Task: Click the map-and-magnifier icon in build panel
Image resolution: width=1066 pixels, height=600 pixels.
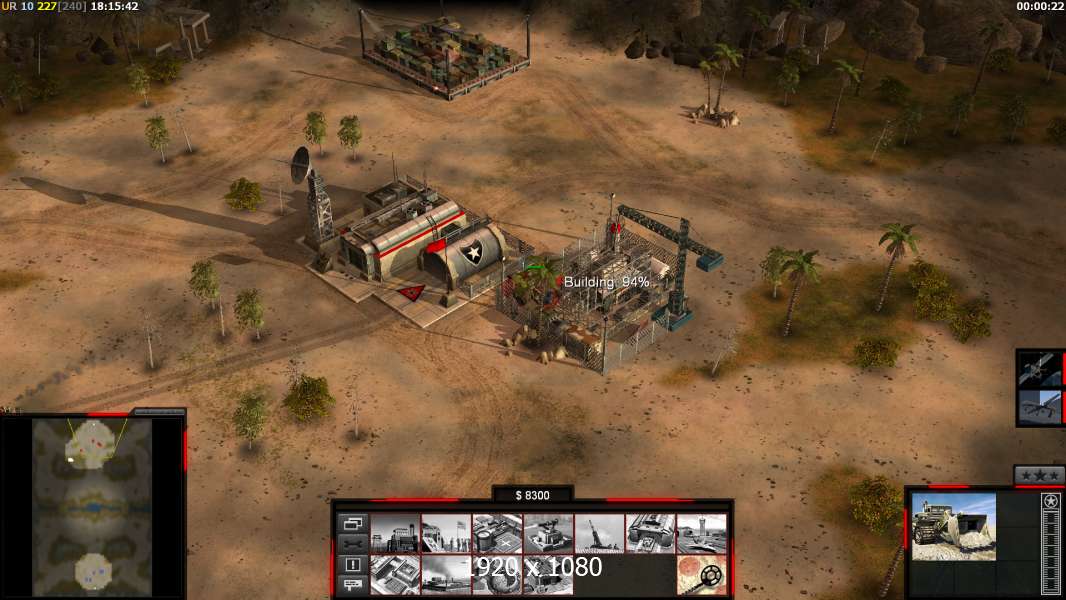Action: pyautogui.click(x=701, y=575)
